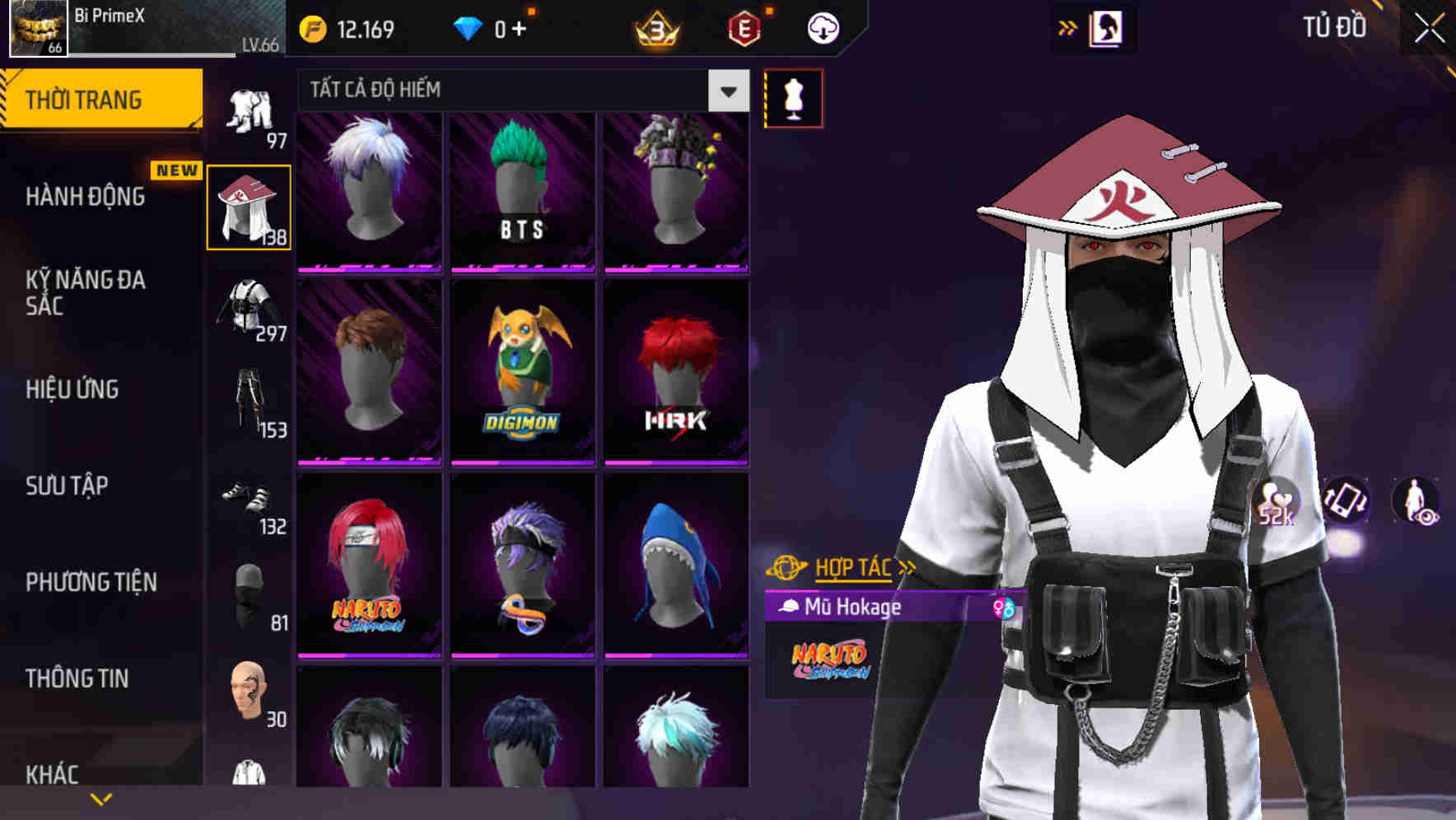Screen dimensions: 1456x820
Task: Click the HỢP TÁC link
Action: pyautogui.click(x=852, y=567)
